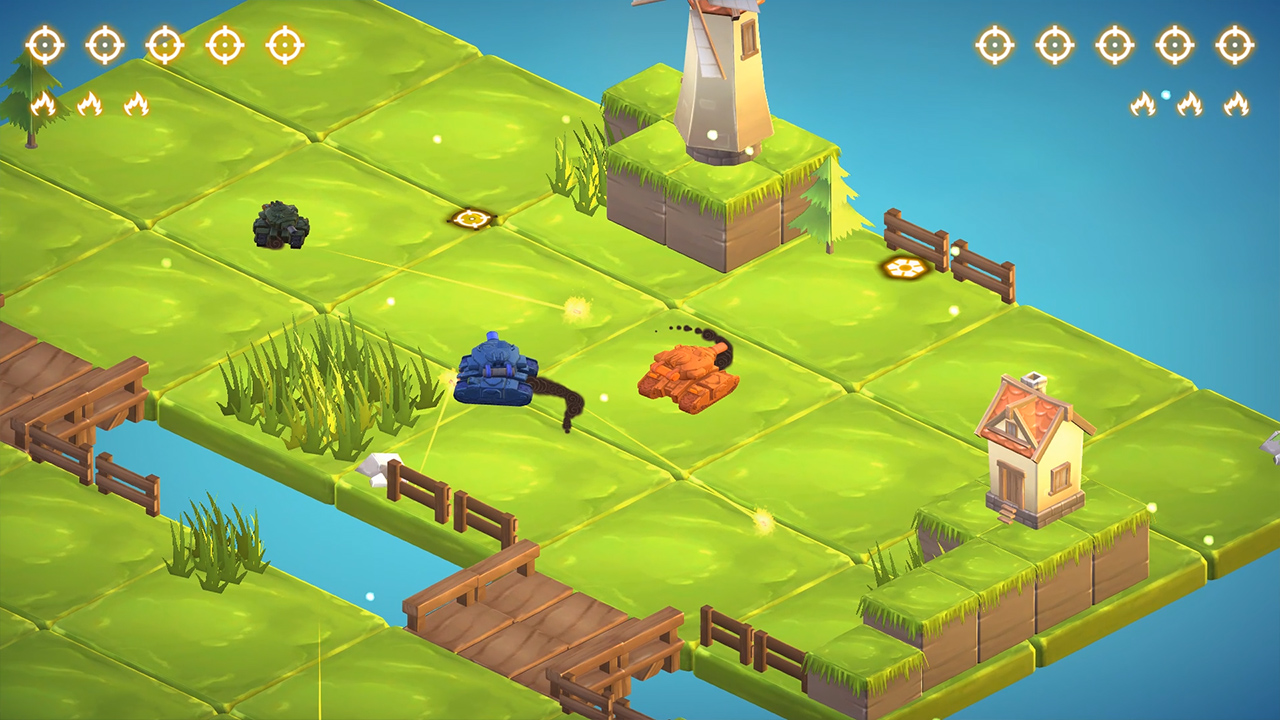Select the orange enemy tank

point(690,370)
